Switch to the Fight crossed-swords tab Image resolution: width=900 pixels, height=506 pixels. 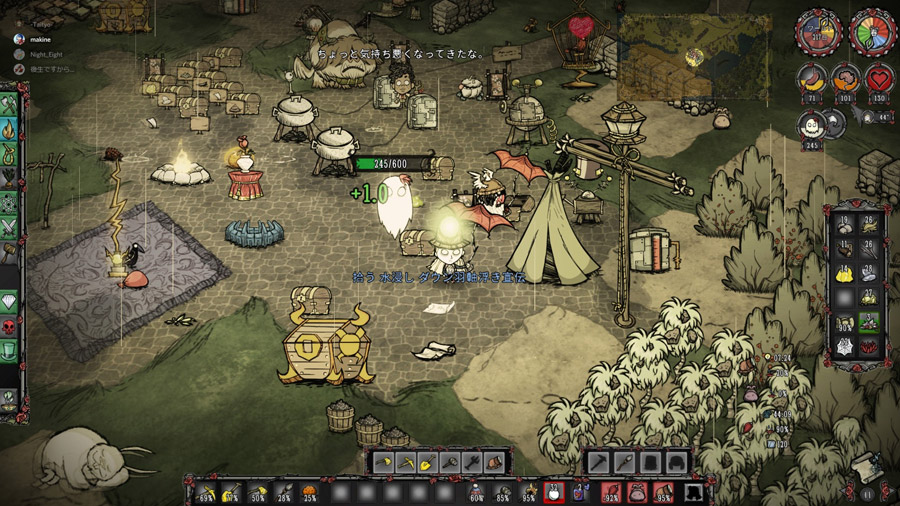11,228
